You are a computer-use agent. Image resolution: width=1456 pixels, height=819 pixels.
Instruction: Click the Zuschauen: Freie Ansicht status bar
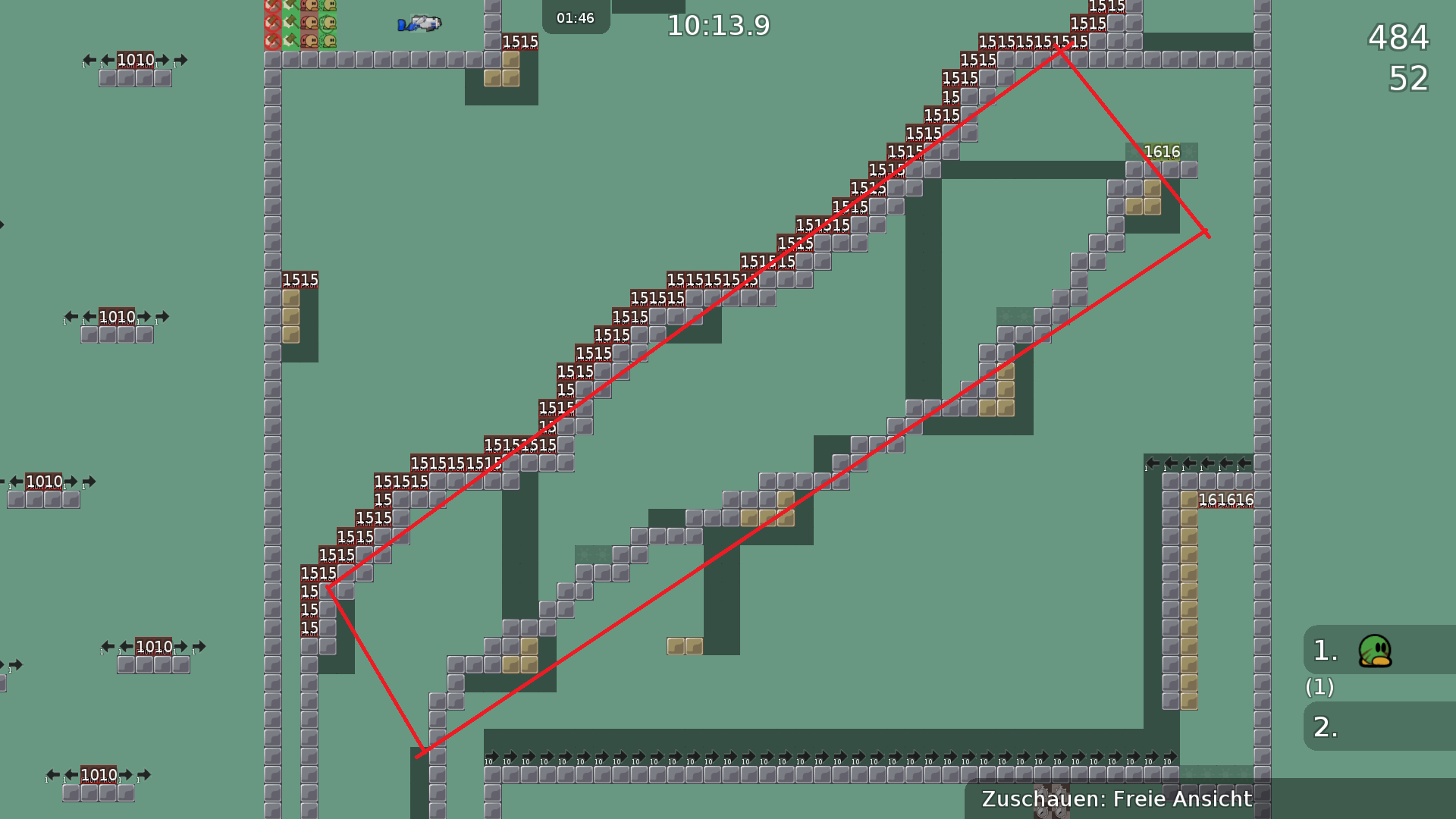(x=1116, y=799)
